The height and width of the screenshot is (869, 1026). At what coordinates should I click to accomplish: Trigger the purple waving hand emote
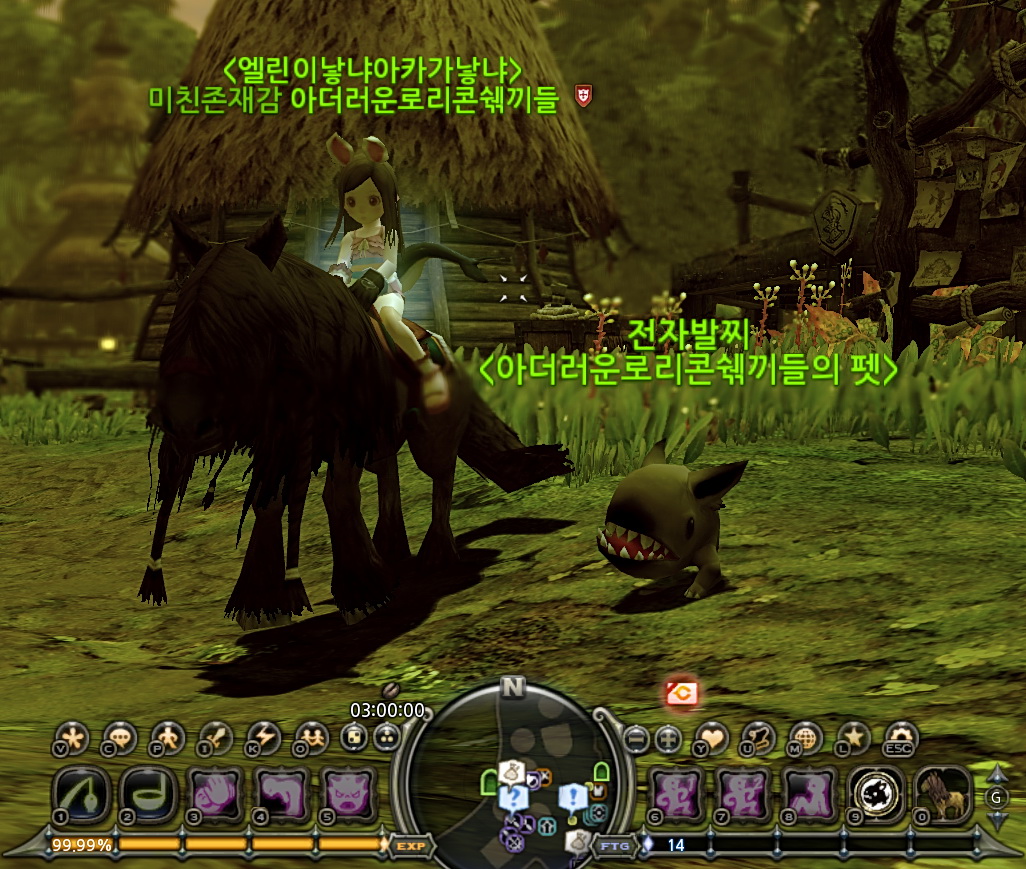[215, 794]
